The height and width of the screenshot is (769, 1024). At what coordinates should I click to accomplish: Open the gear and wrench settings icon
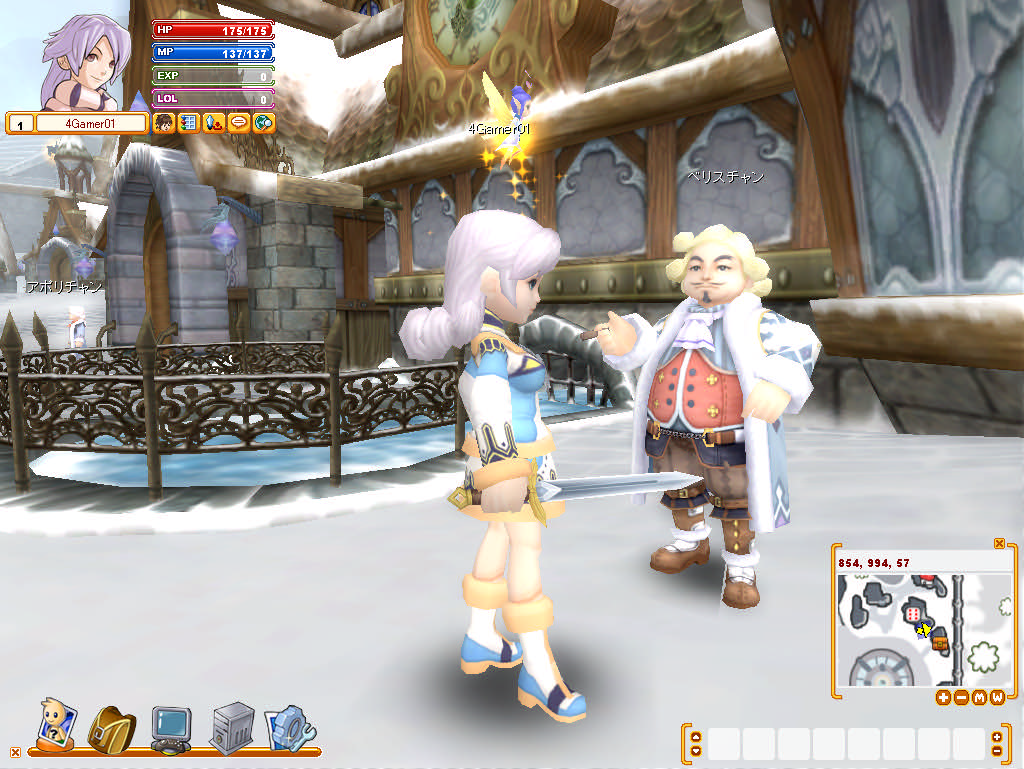(290, 728)
